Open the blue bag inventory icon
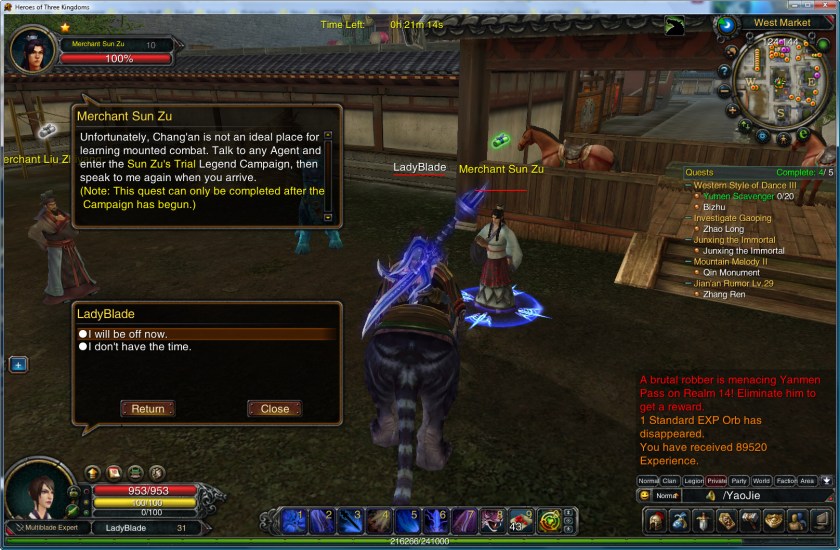The width and height of the screenshot is (840, 550). [x=679, y=520]
